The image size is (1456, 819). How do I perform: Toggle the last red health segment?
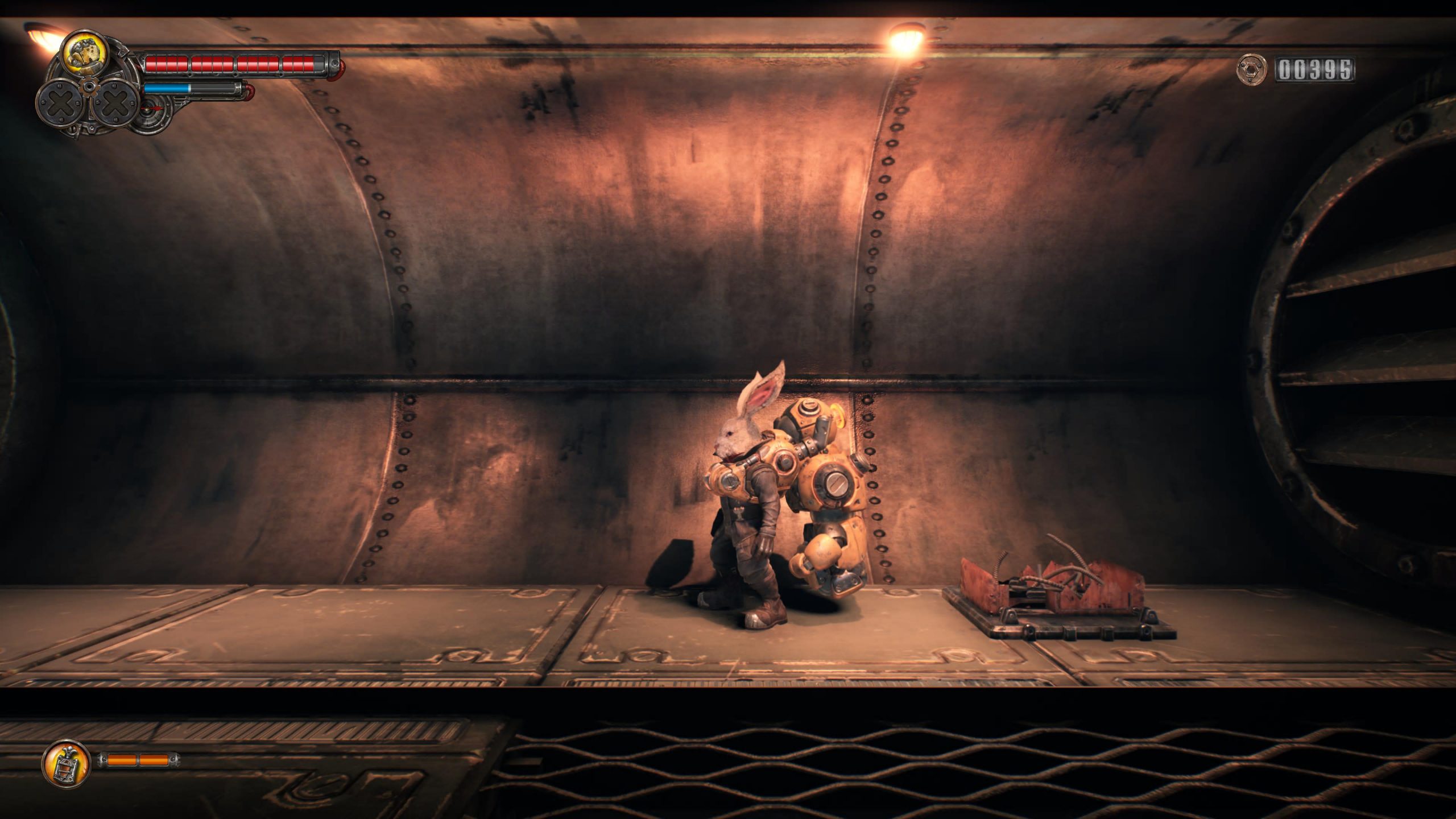coord(309,64)
